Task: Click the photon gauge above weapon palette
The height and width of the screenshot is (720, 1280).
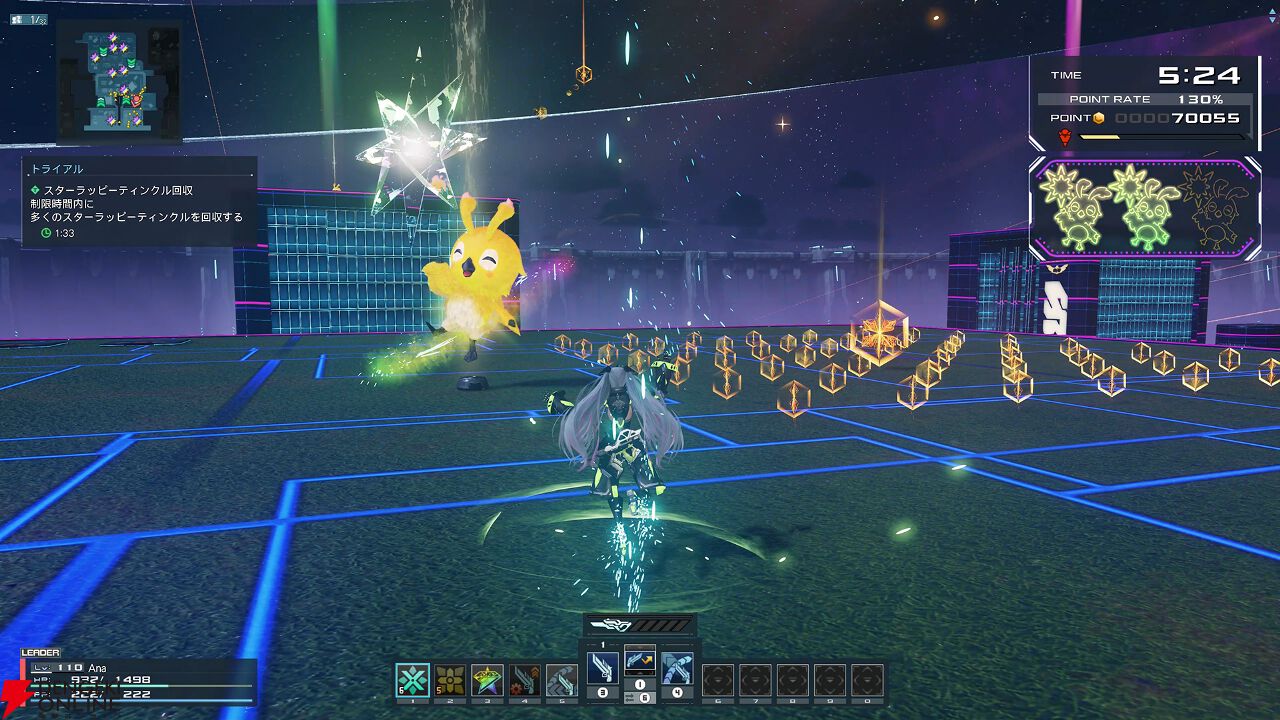Action: (640, 626)
